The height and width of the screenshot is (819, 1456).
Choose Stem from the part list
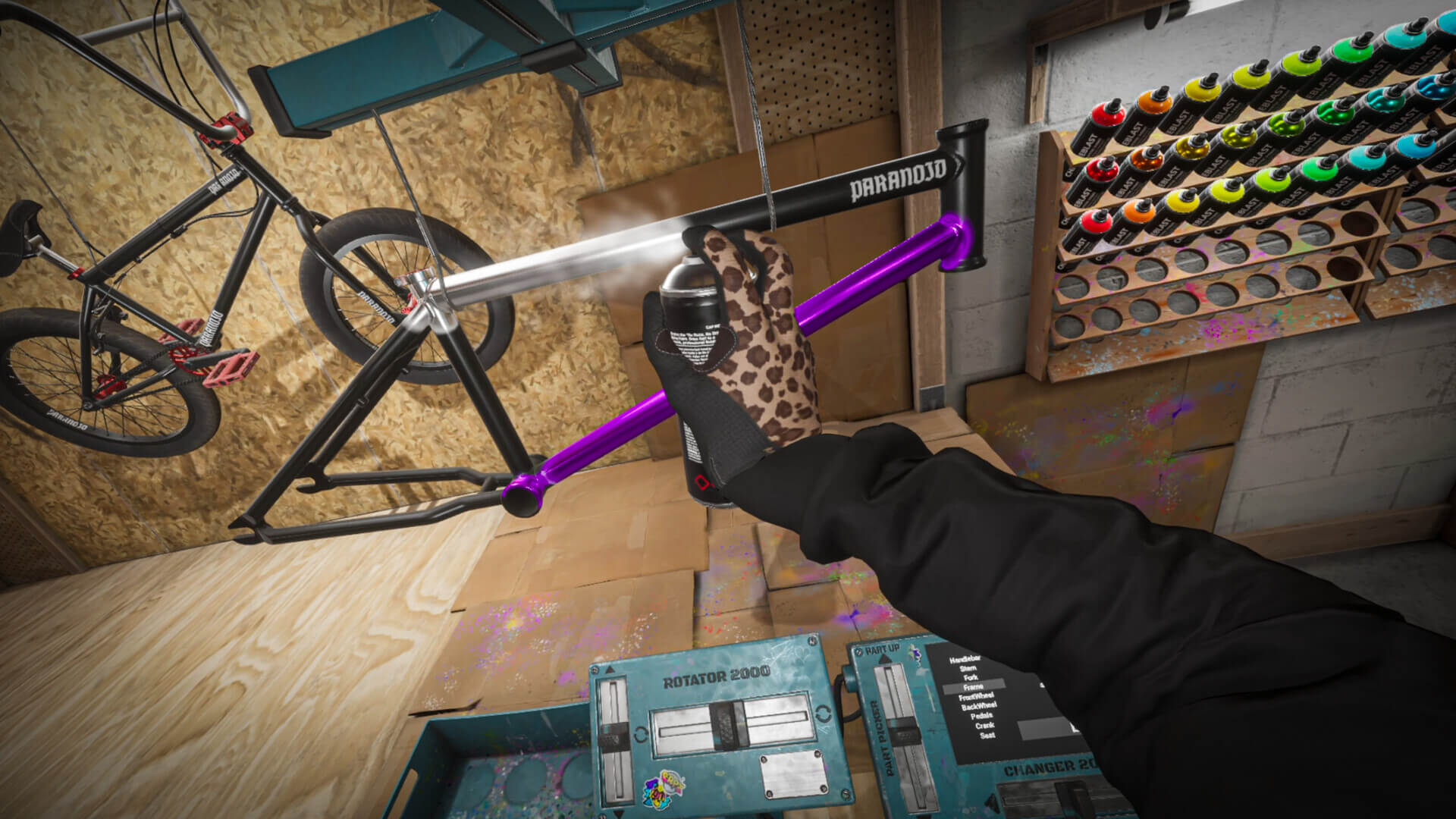pyautogui.click(x=968, y=669)
